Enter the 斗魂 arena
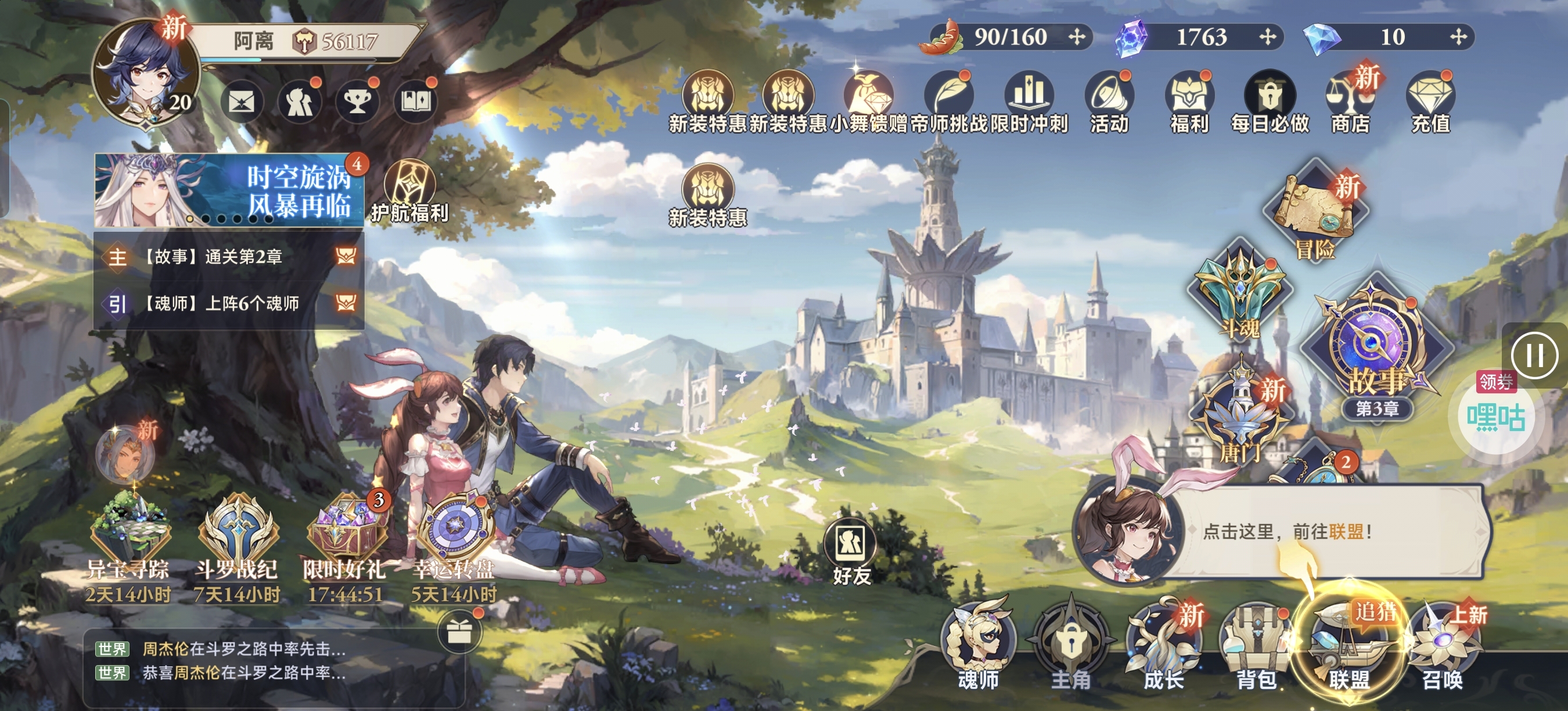The image size is (1568, 711). click(1239, 292)
